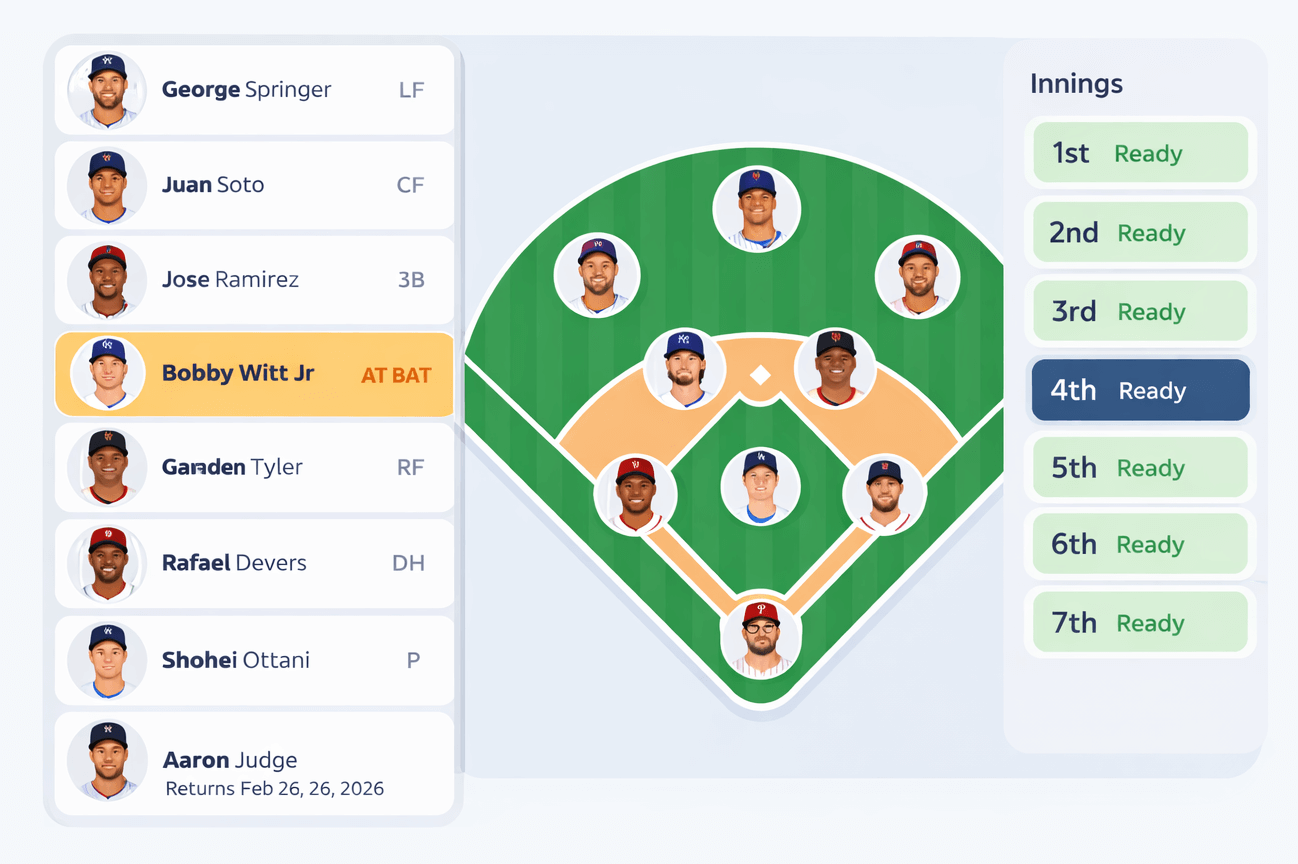
Task: Select Juan Soto's player portrait
Action: [107, 185]
